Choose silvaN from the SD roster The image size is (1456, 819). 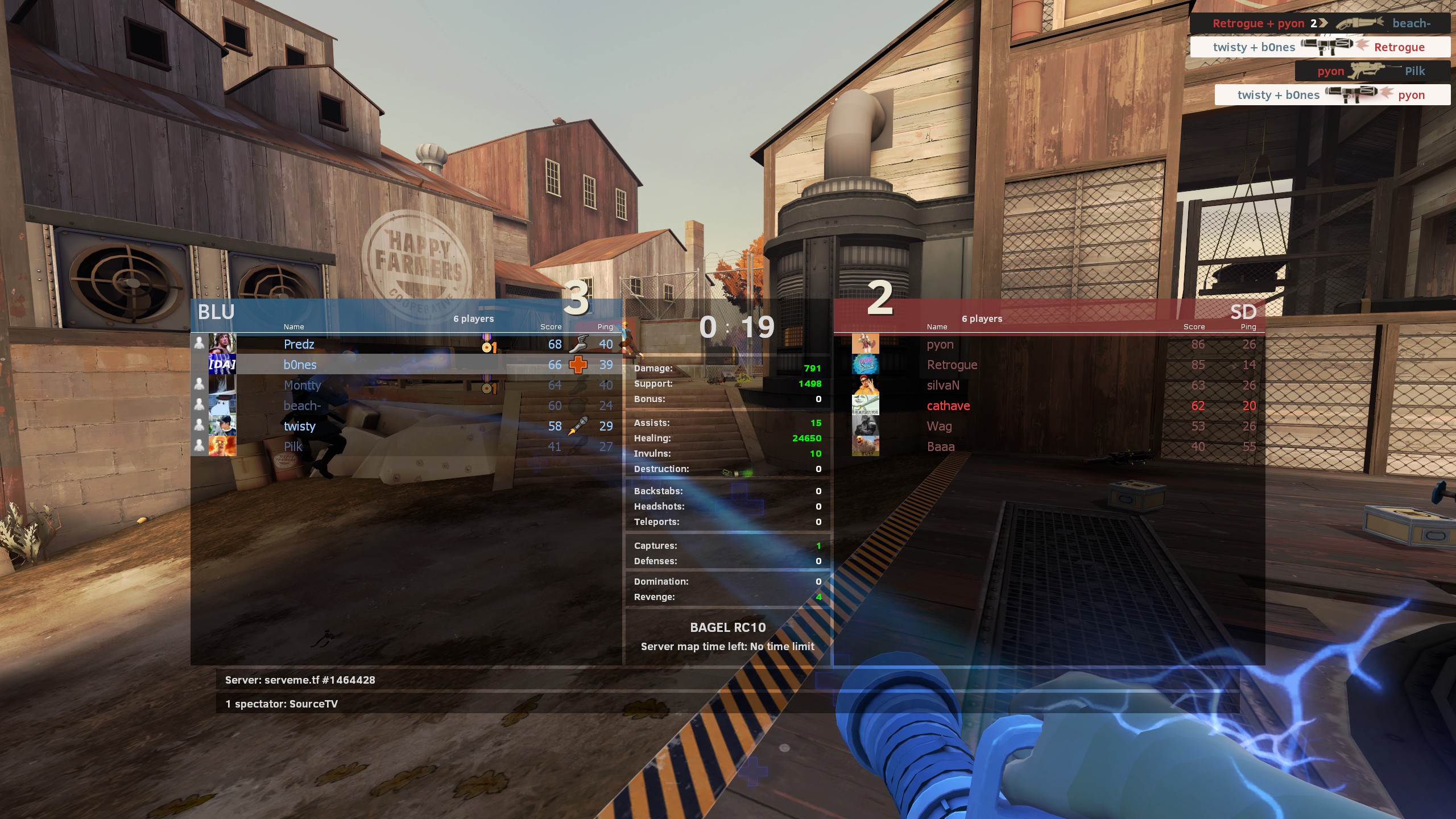[x=943, y=385]
